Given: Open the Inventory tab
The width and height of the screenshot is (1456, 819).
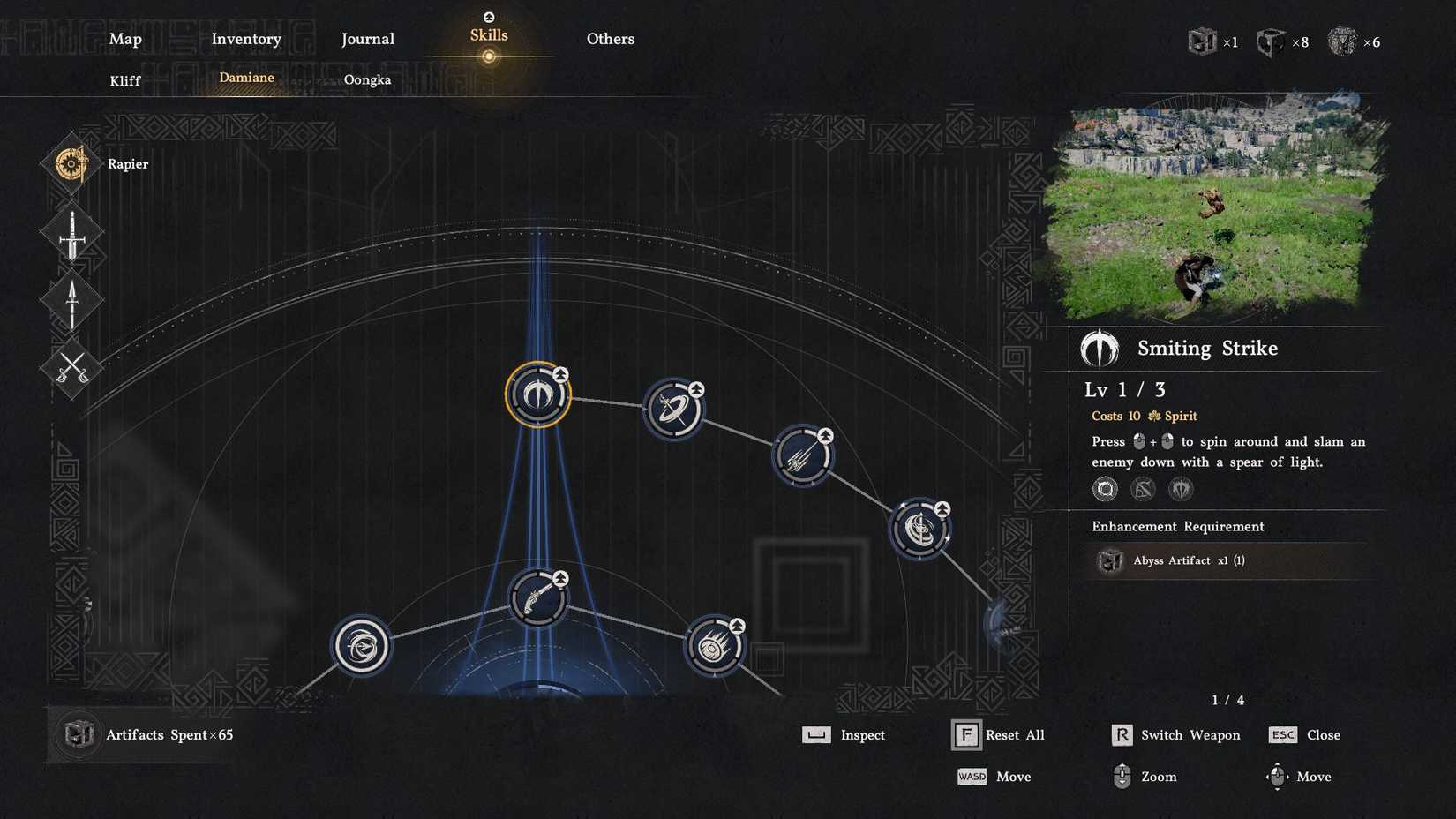Looking at the screenshot, I should [x=246, y=39].
